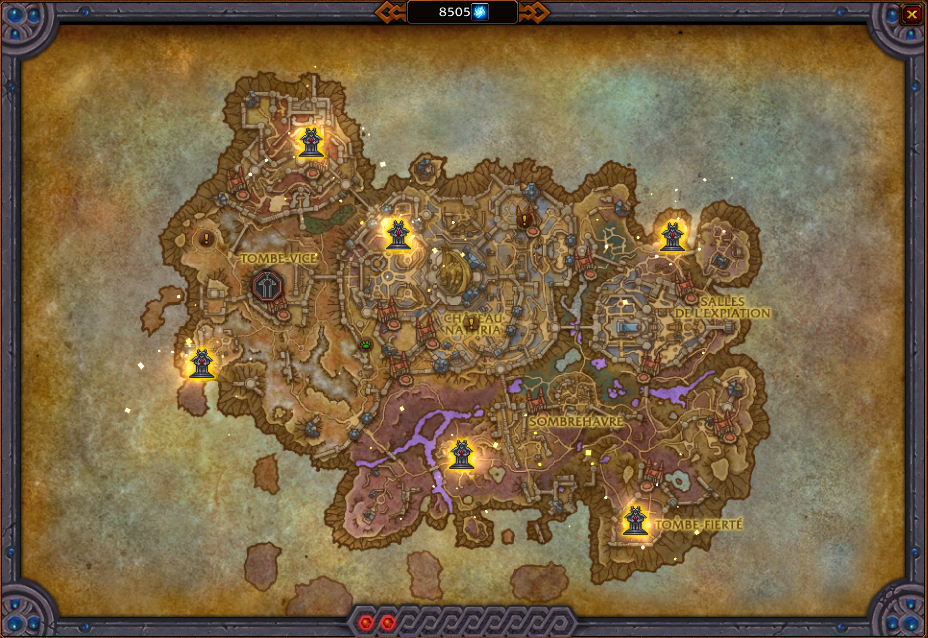The image size is (928, 638).
Task: Select the glowing node beside the Tombe-Fierté label
Action: pos(635,520)
